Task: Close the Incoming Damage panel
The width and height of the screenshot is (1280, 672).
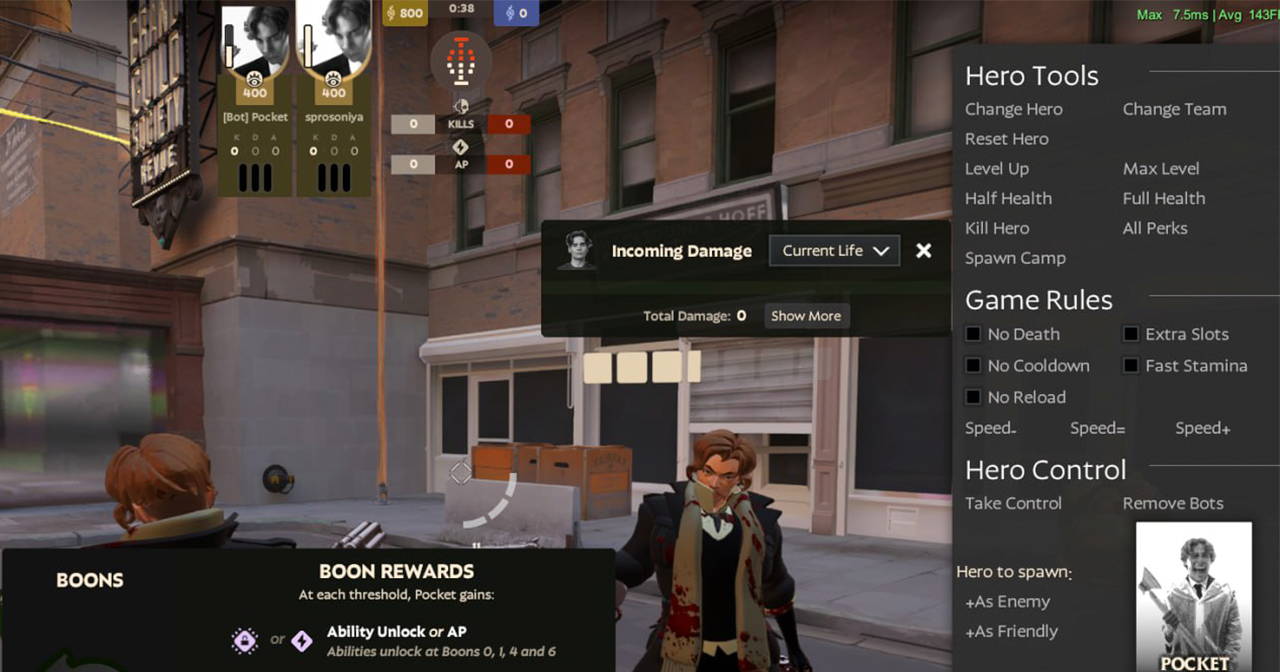Action: [x=924, y=251]
